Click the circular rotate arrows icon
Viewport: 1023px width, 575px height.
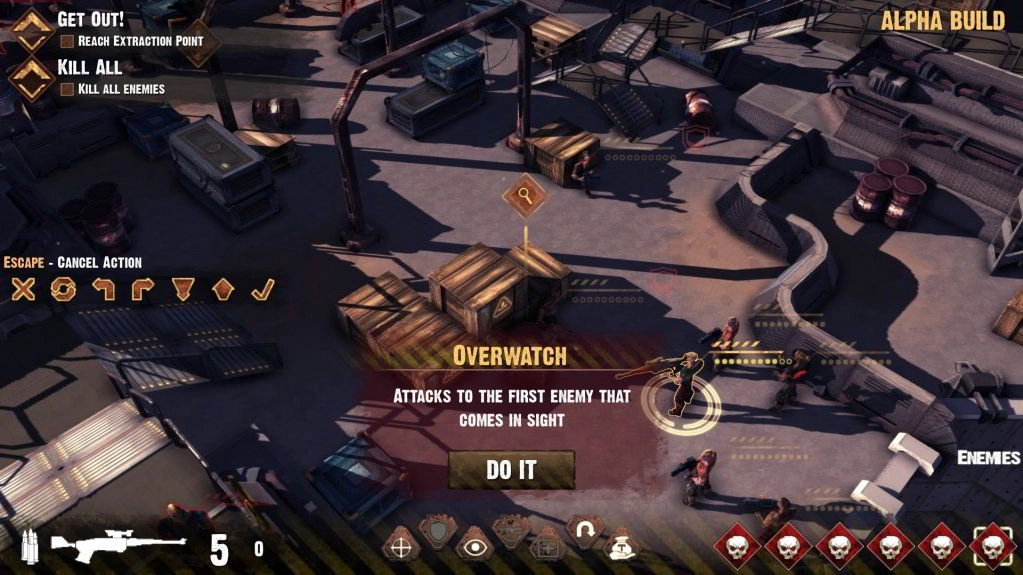click(64, 290)
